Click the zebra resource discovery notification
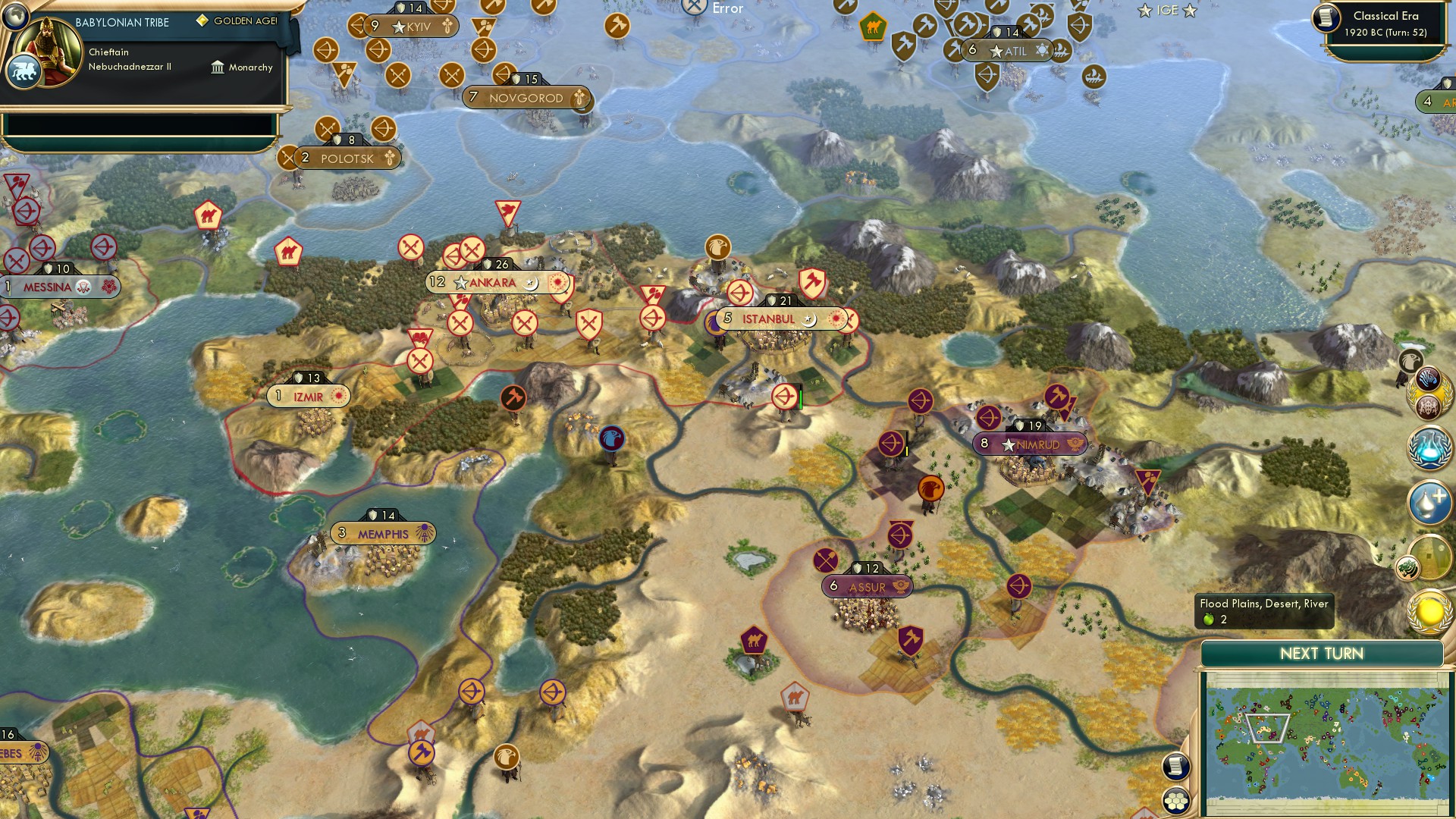Image resolution: width=1456 pixels, height=819 pixels. point(1429,378)
